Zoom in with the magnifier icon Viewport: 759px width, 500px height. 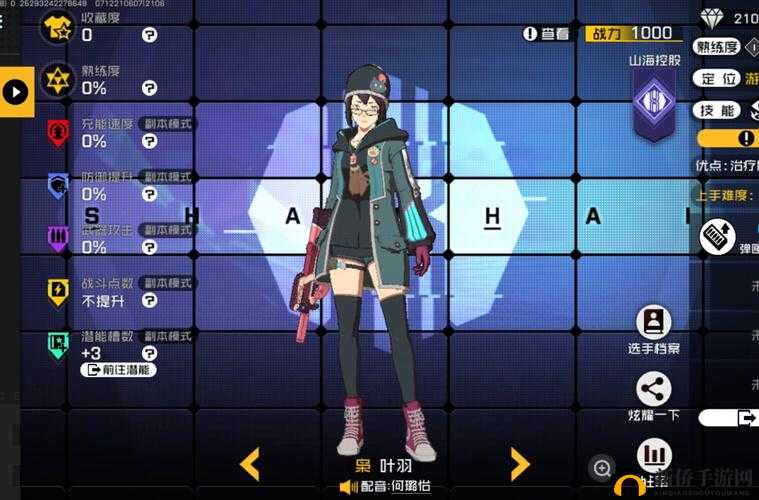(602, 467)
